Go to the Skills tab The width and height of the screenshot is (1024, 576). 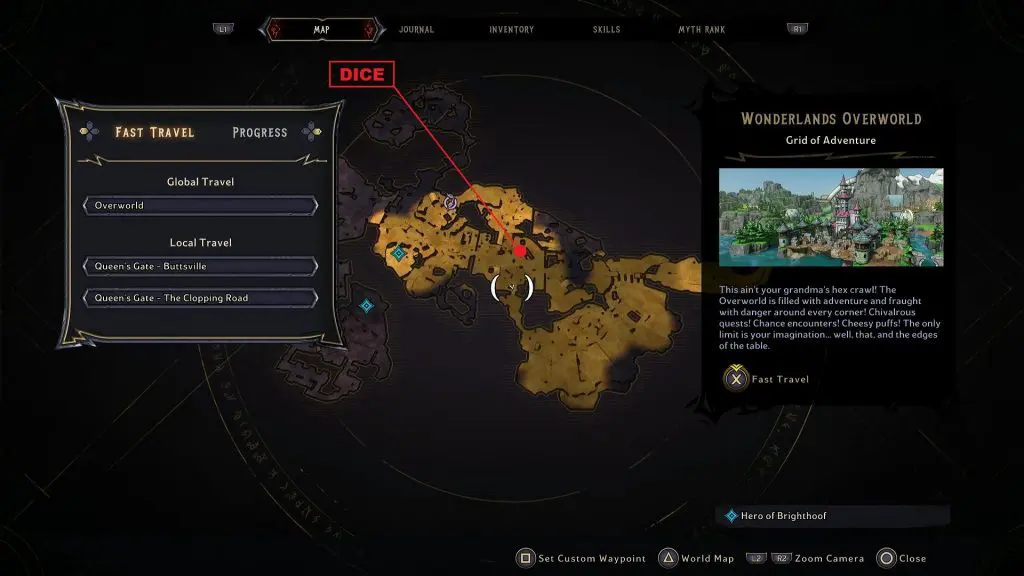(604, 30)
